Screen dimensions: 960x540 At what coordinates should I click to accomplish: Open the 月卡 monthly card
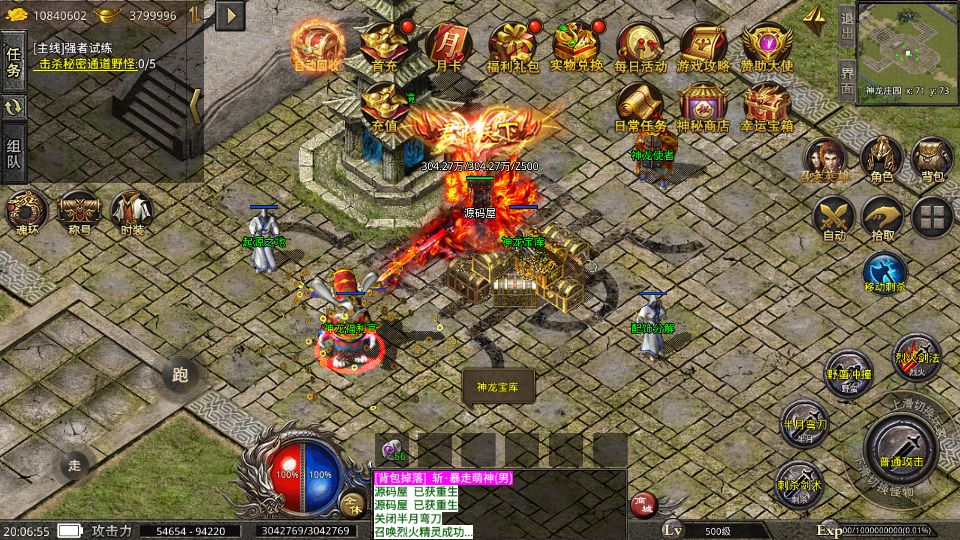[x=444, y=45]
